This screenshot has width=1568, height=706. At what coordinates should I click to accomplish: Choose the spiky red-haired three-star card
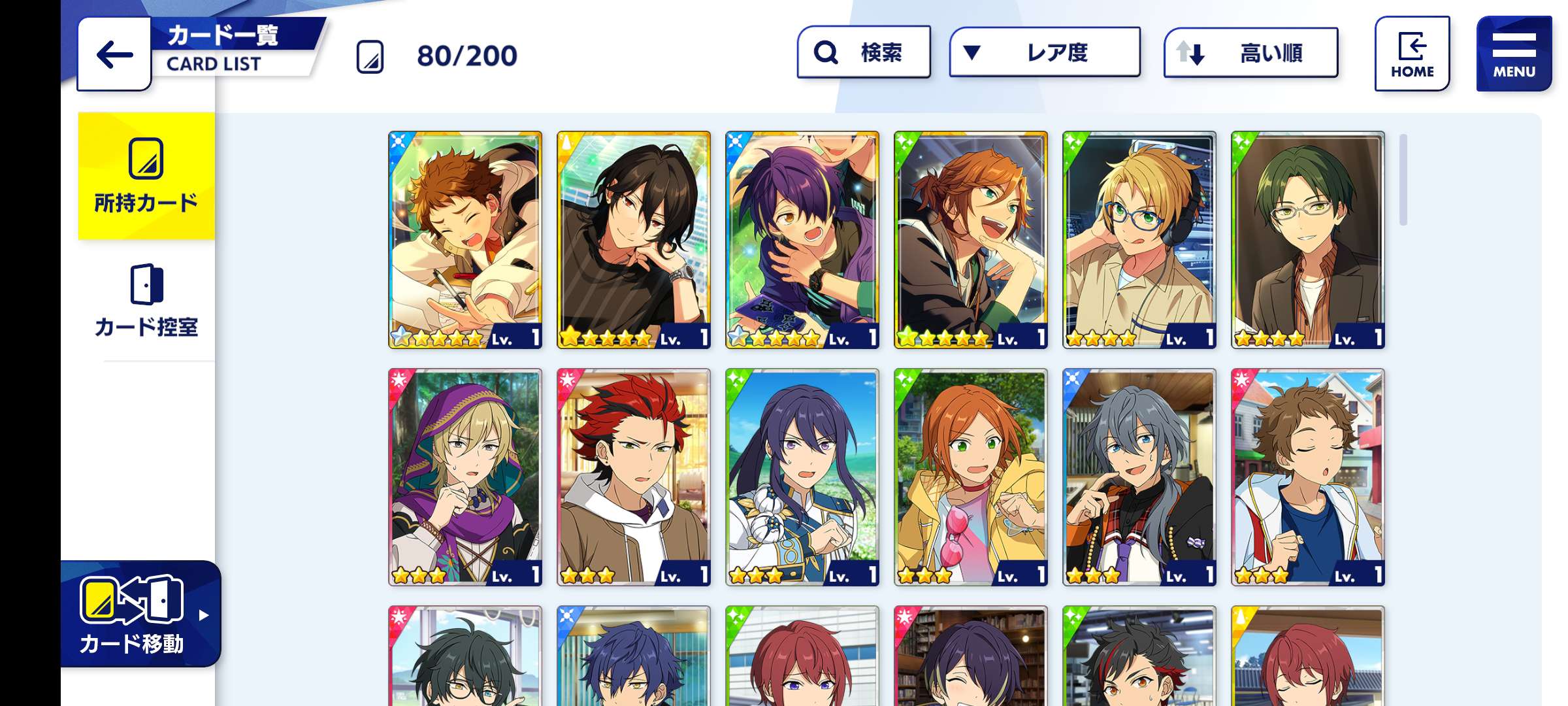[633, 477]
